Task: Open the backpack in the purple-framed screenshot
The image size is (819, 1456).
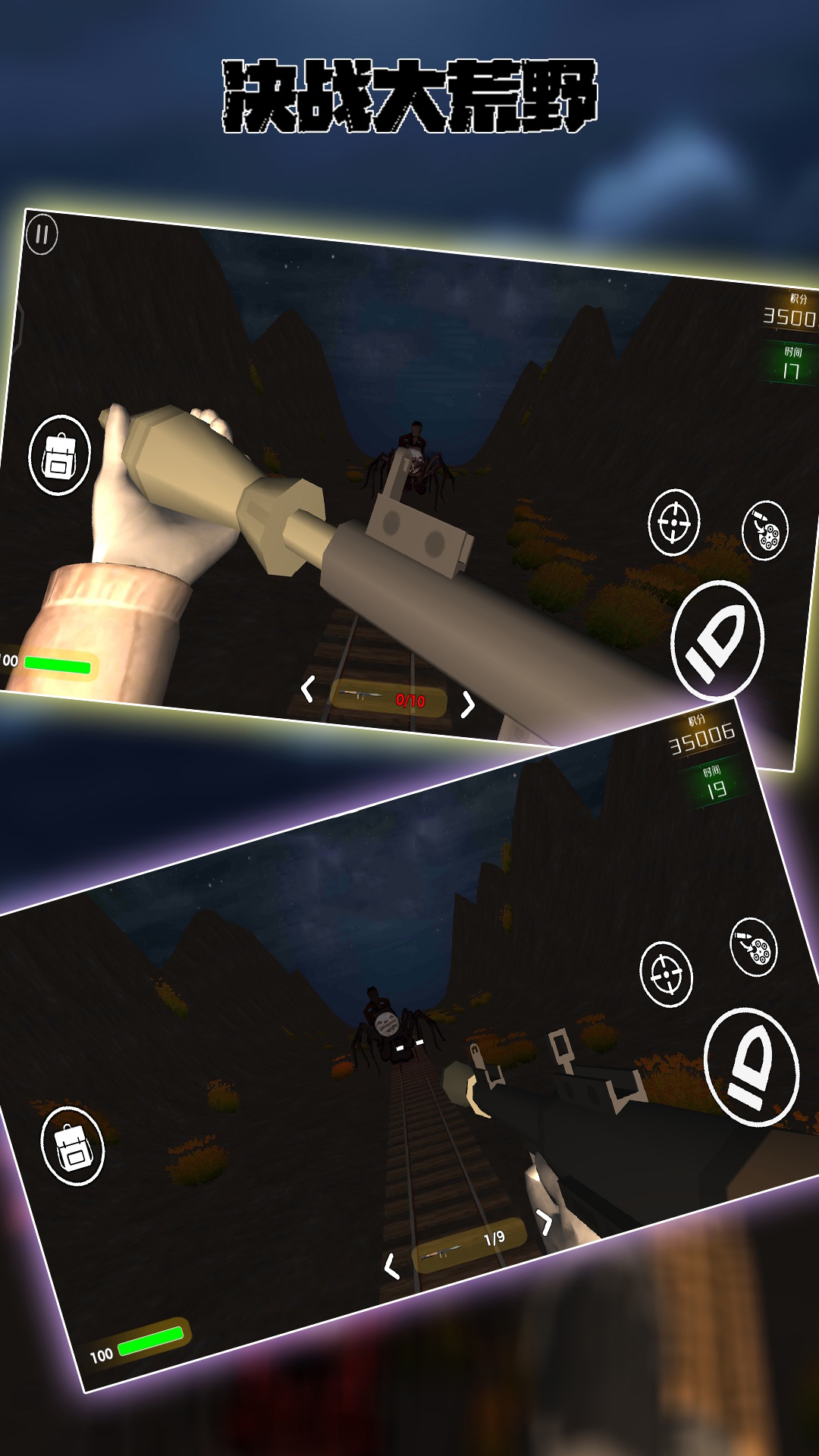Action: pyautogui.click(x=73, y=1146)
